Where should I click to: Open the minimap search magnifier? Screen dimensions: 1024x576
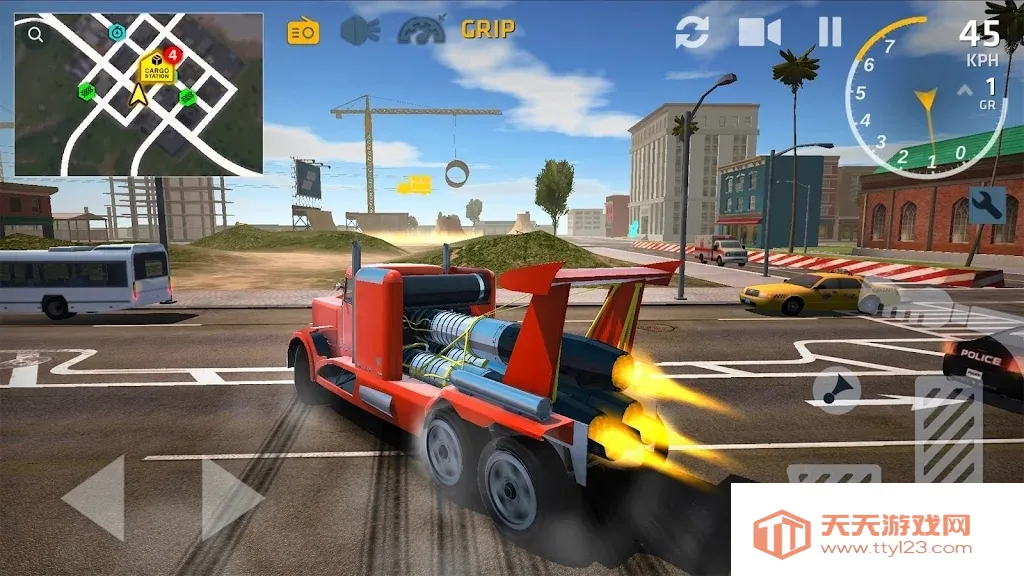click(x=36, y=35)
